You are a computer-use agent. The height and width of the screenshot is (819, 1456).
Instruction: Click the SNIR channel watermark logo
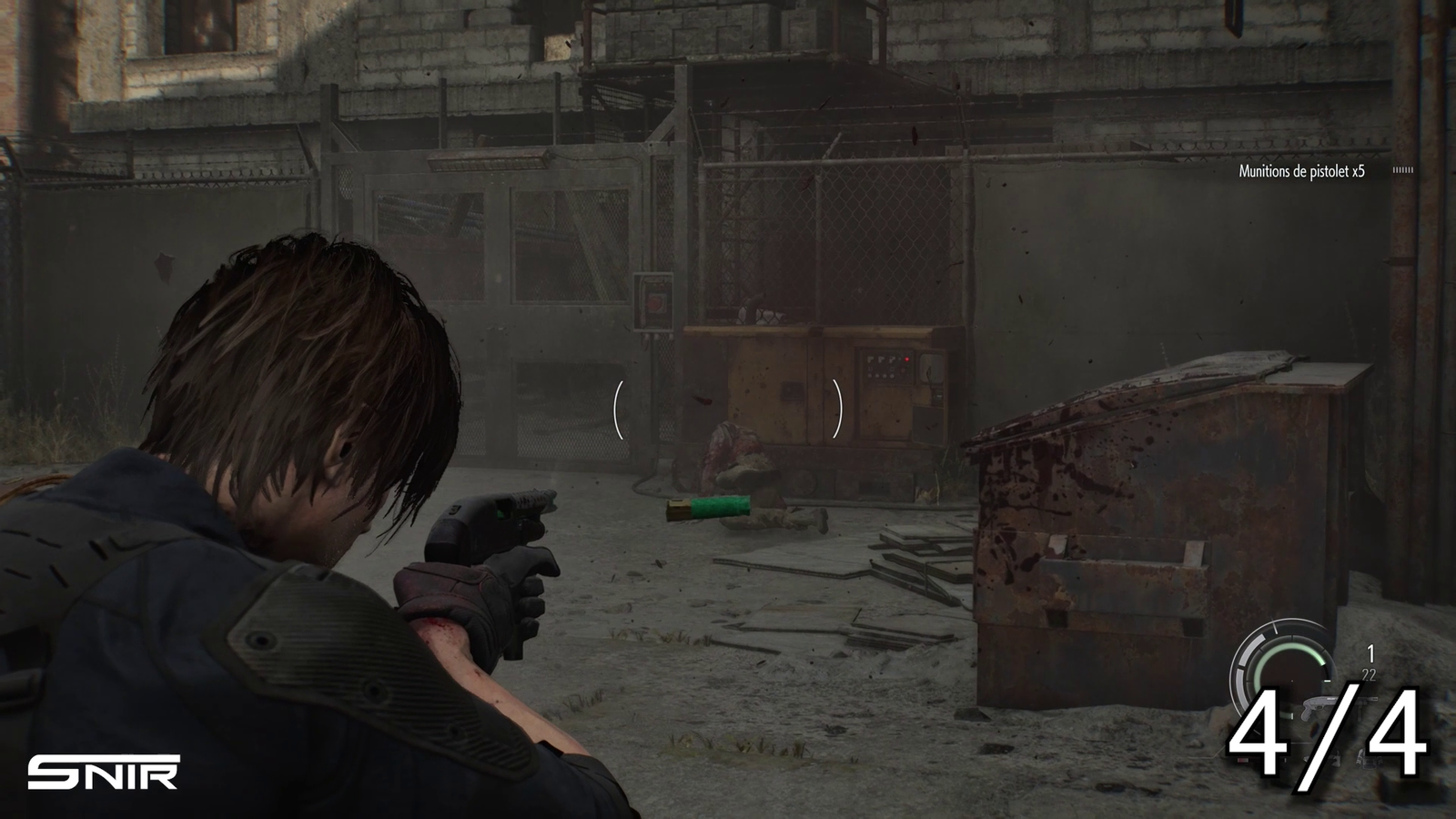[103, 773]
